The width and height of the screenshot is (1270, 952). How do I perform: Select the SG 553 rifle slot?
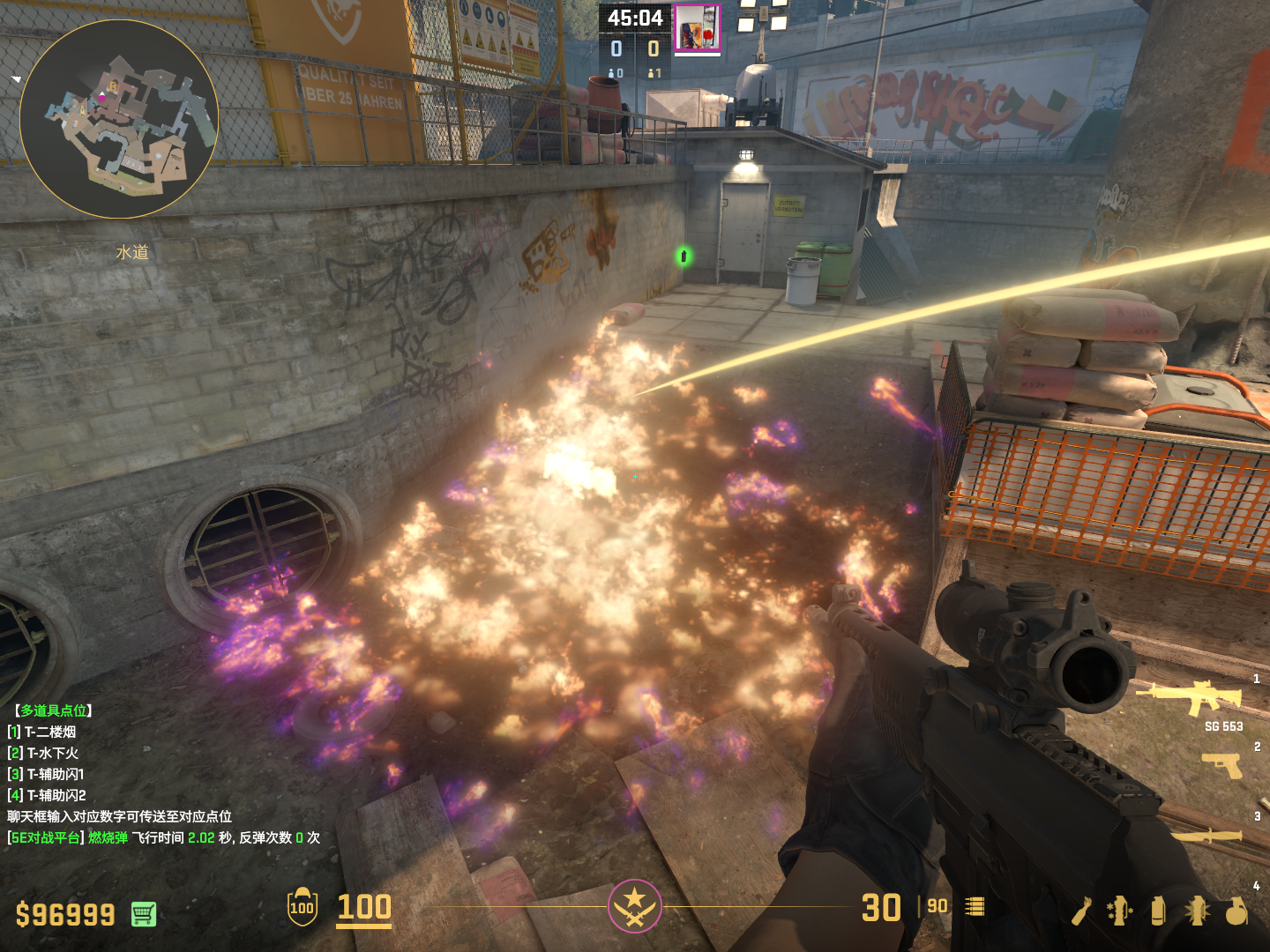click(x=1190, y=699)
